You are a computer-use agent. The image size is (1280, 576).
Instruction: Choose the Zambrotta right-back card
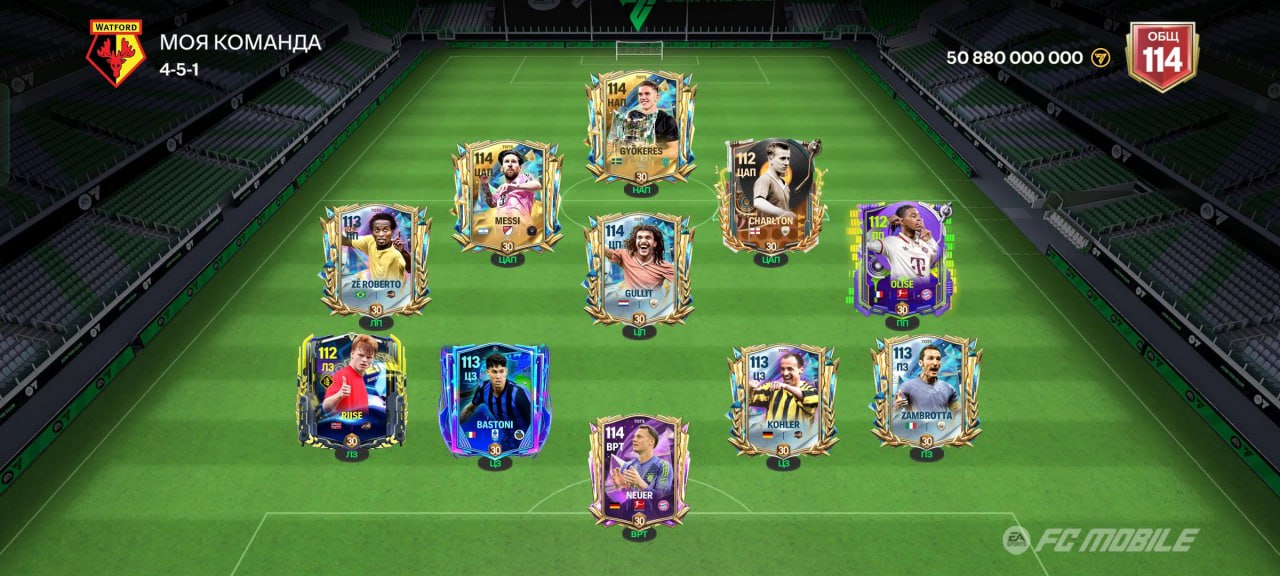point(926,391)
